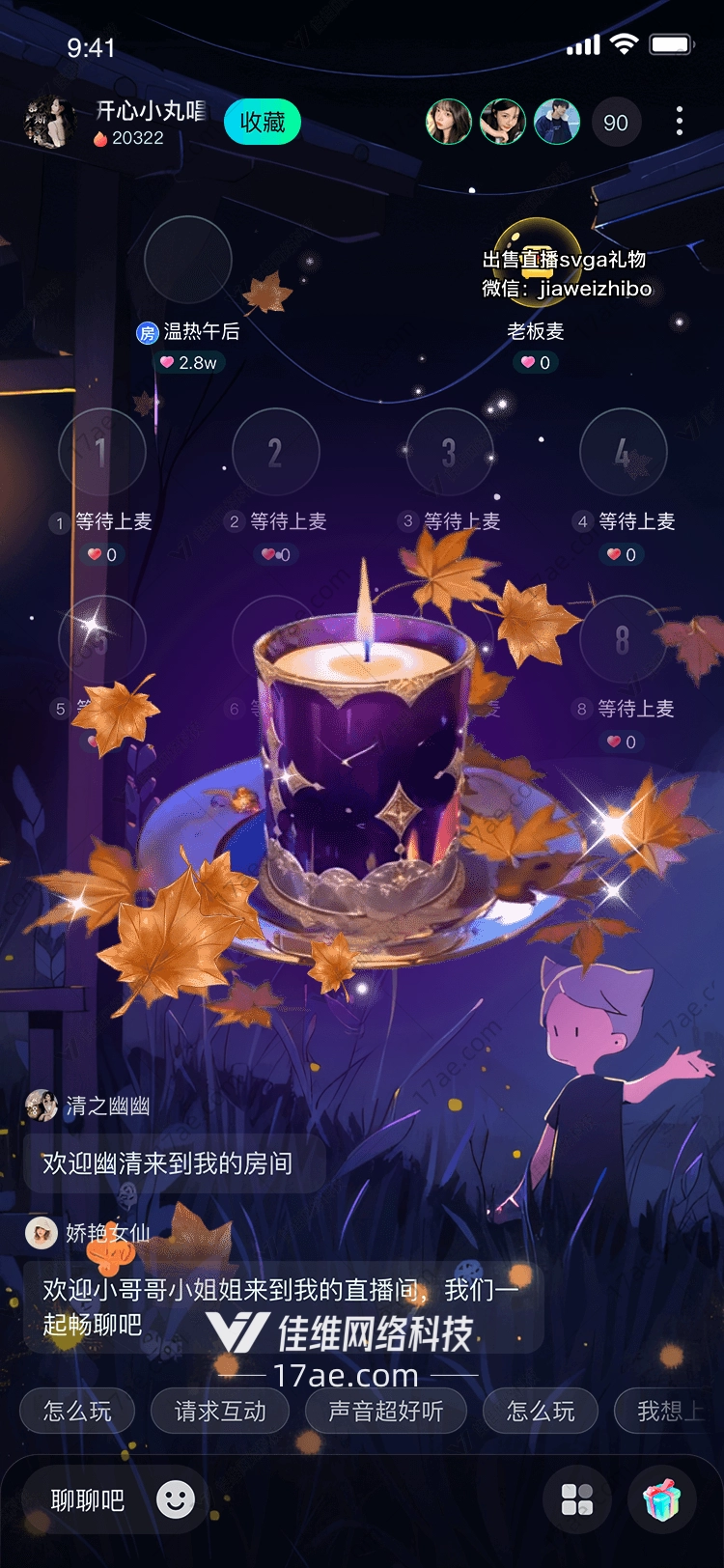The width and height of the screenshot is (724, 1568).
Task: View chat user 清之幽幽's avatar
Action: pyautogui.click(x=42, y=1106)
